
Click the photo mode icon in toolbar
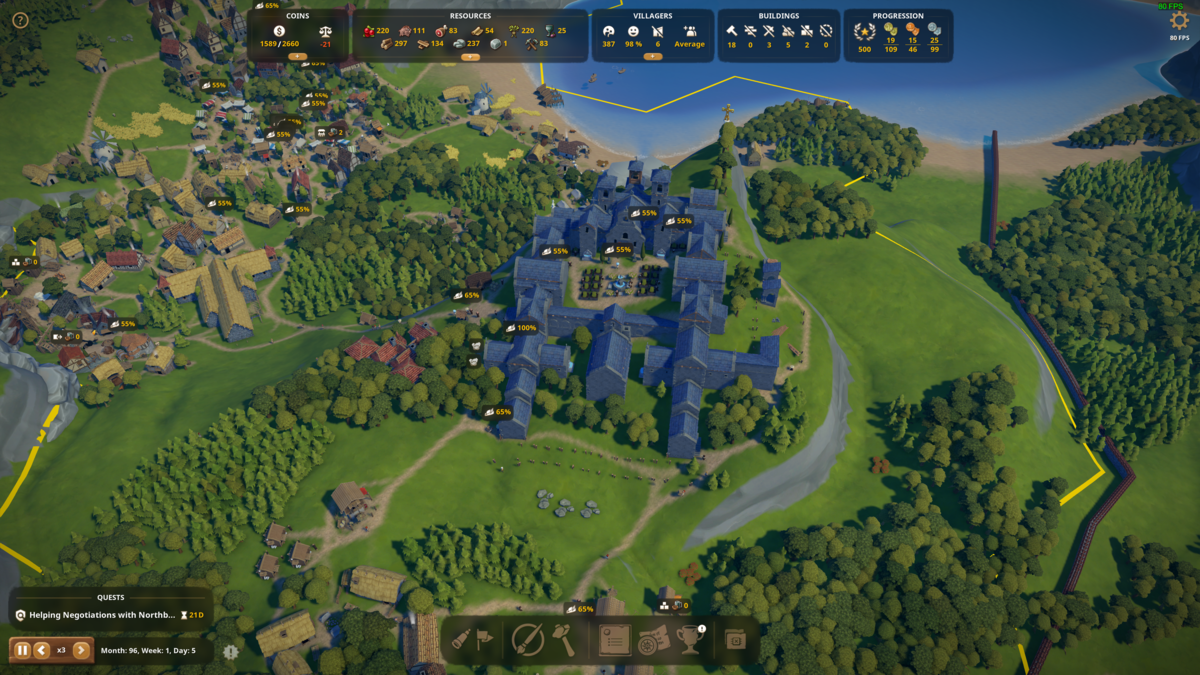pyautogui.click(x=736, y=640)
